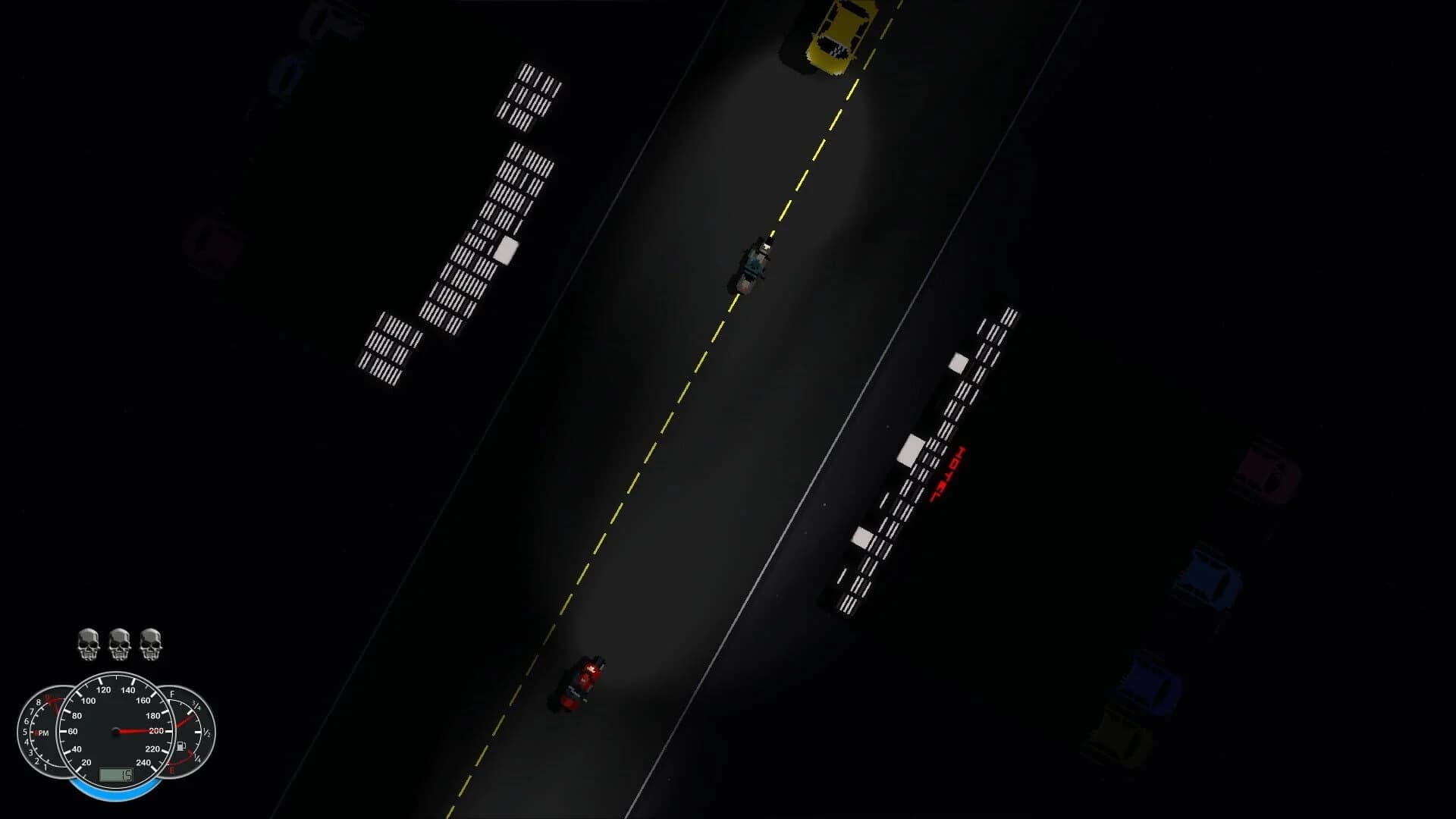This screenshot has height=819, width=1456.
Task: Click the E mark on the fuel gauge
Action: coord(171,769)
